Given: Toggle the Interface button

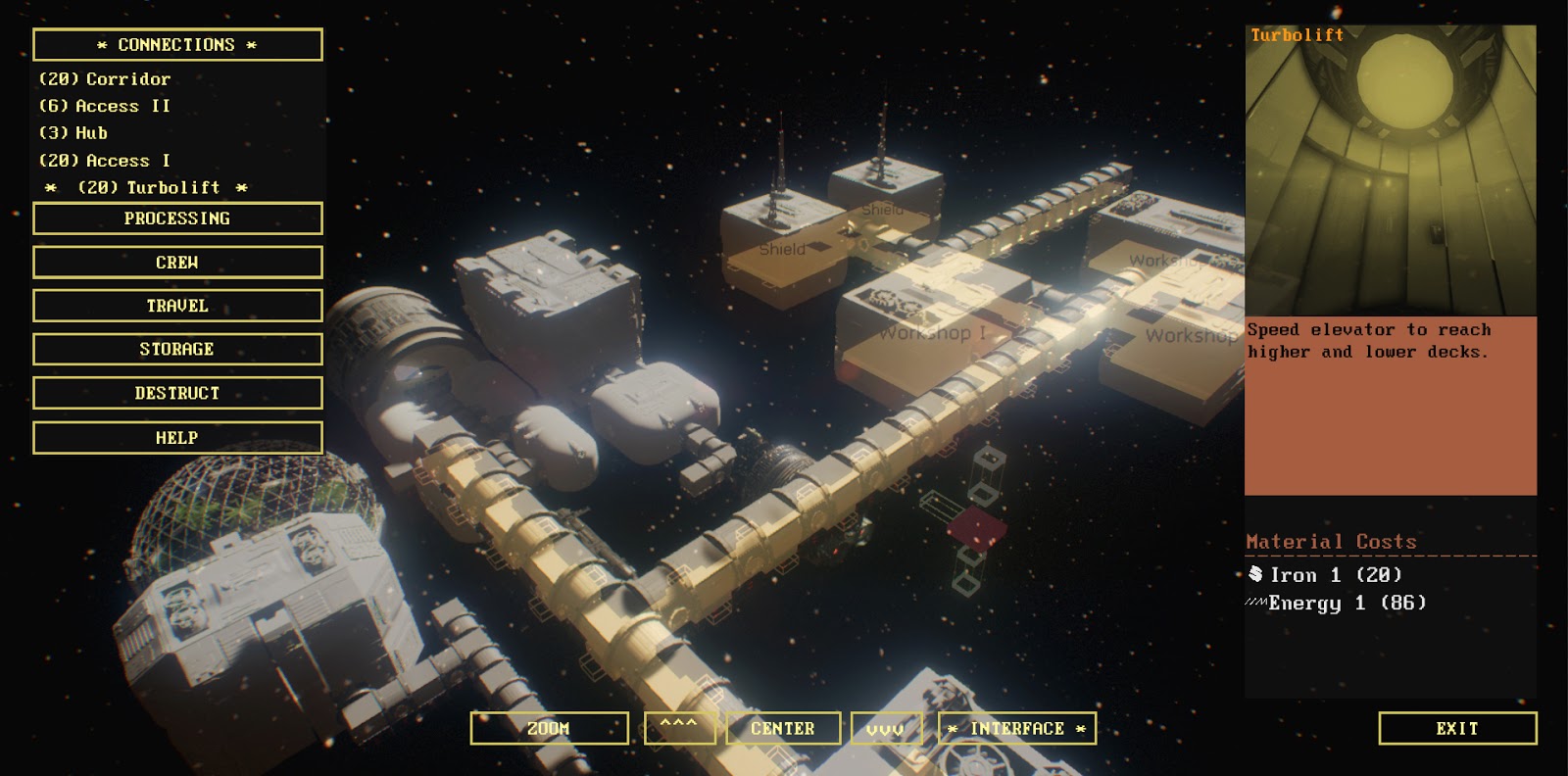Looking at the screenshot, I should 1017,728.
